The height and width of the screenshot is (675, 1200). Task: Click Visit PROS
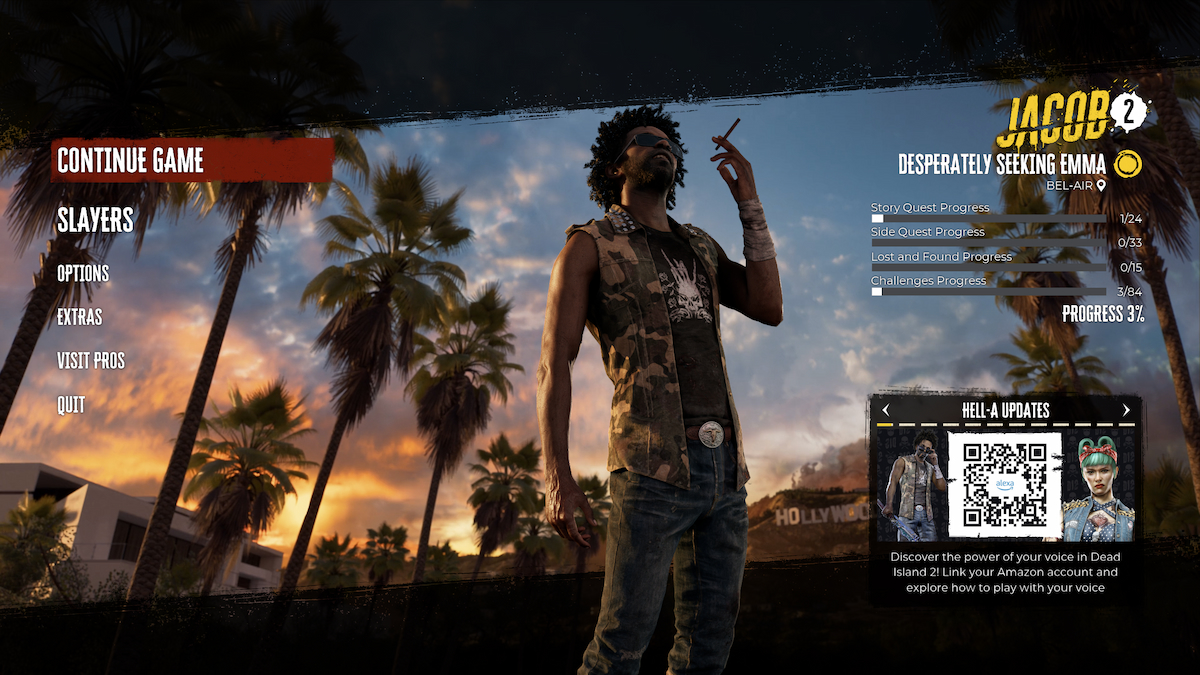point(91,361)
